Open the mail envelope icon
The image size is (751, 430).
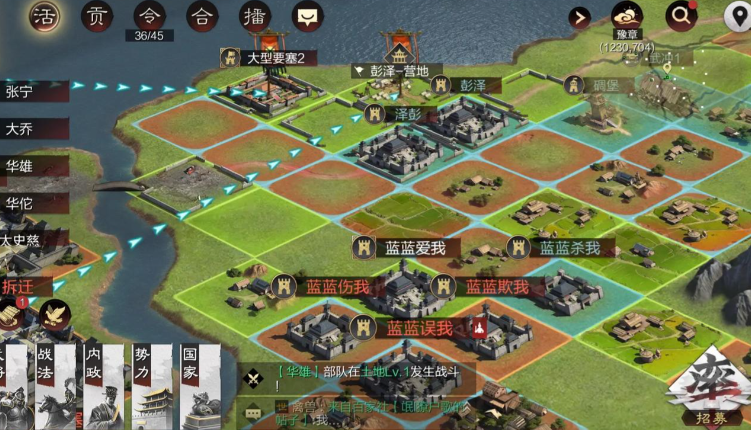307,17
